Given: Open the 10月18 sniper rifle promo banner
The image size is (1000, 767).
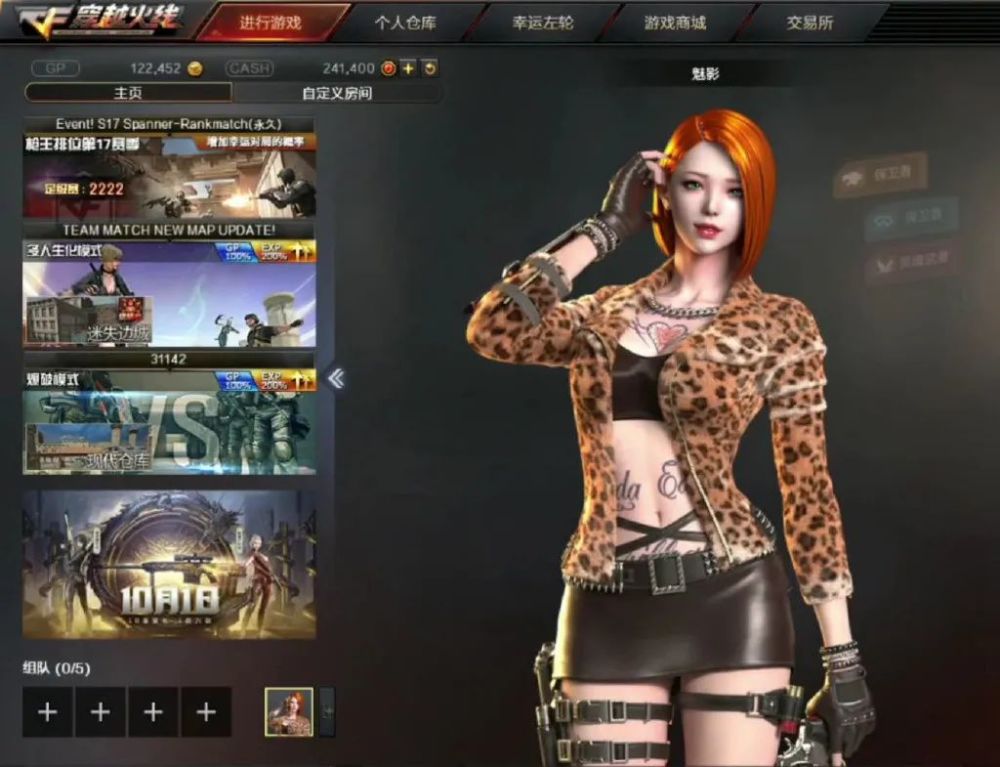Looking at the screenshot, I should 169,565.
